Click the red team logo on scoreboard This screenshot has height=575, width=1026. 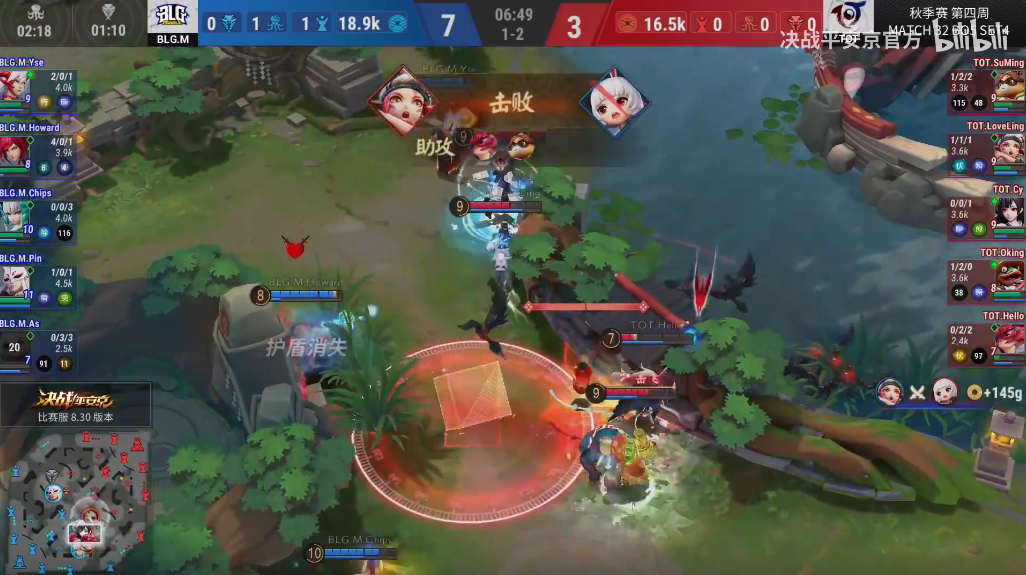click(848, 20)
